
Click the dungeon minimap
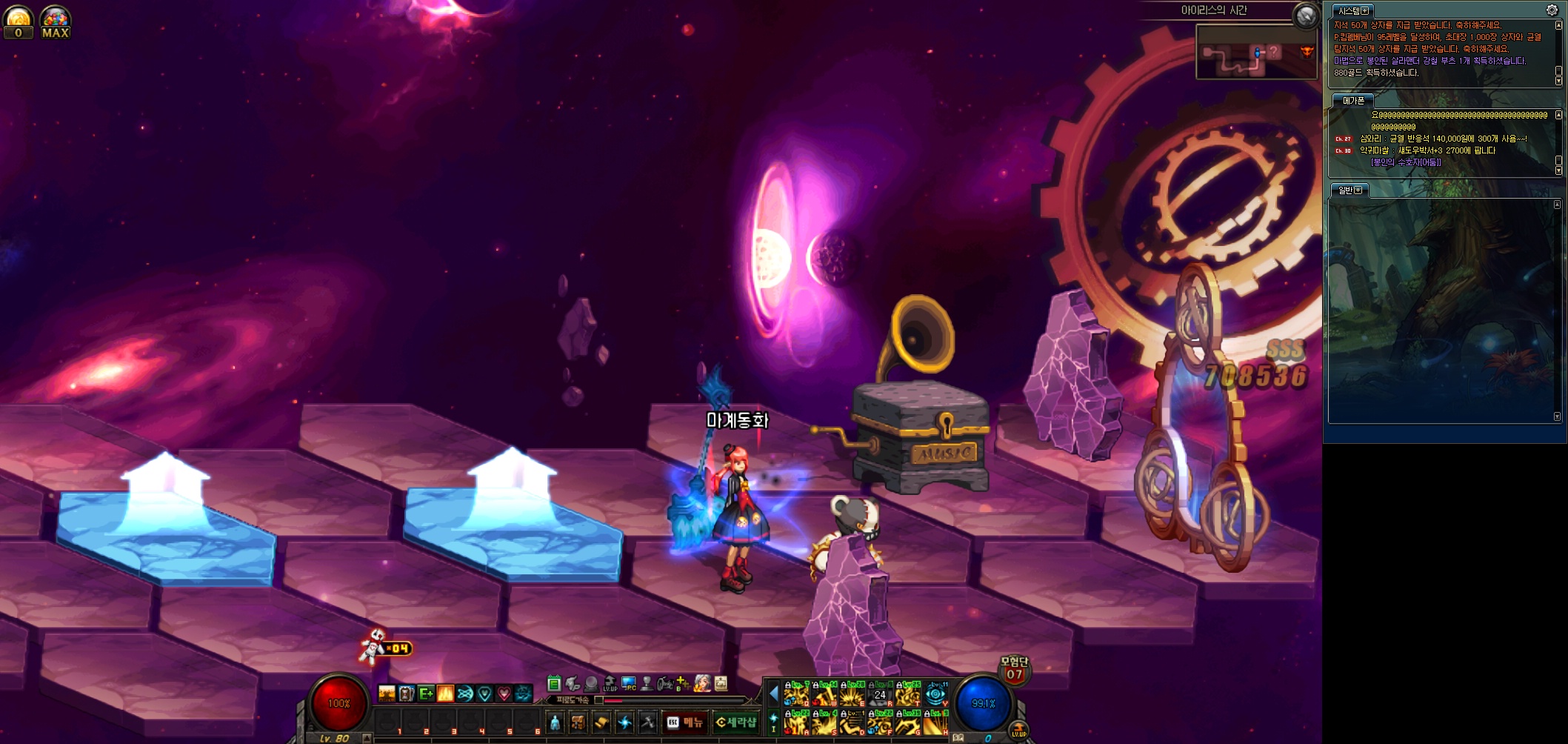click(x=1255, y=52)
